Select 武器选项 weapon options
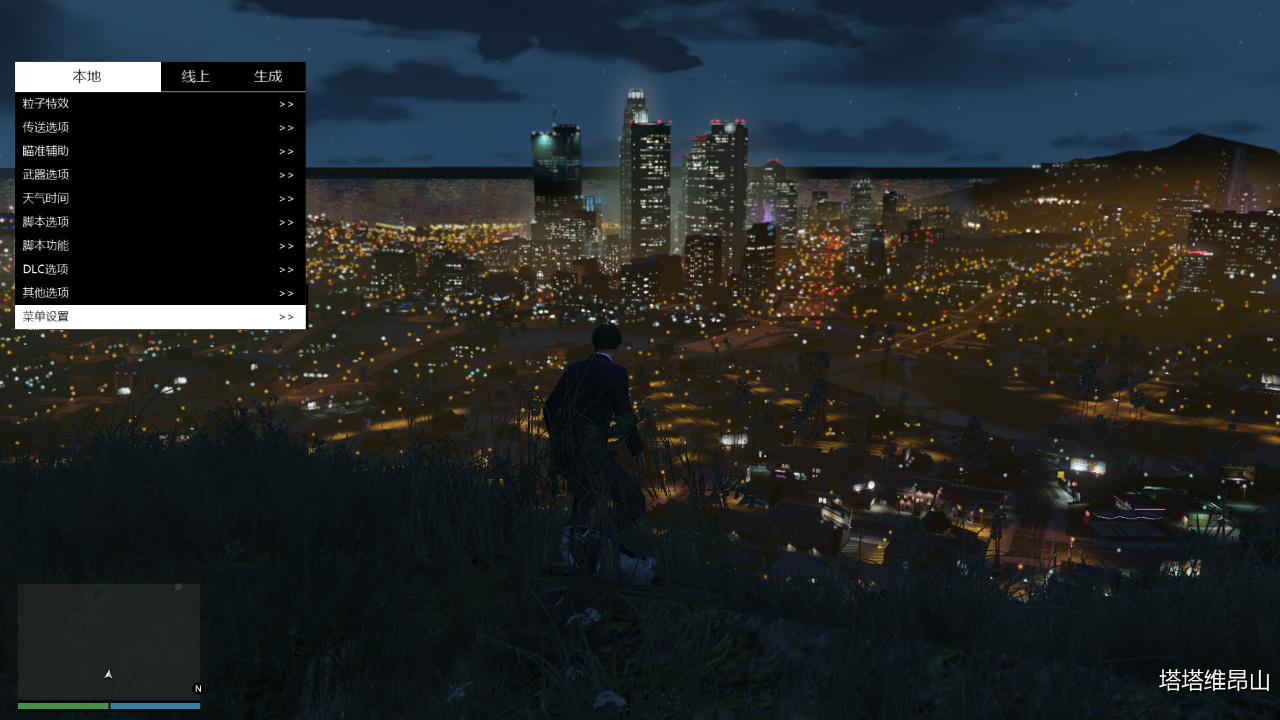 point(160,175)
